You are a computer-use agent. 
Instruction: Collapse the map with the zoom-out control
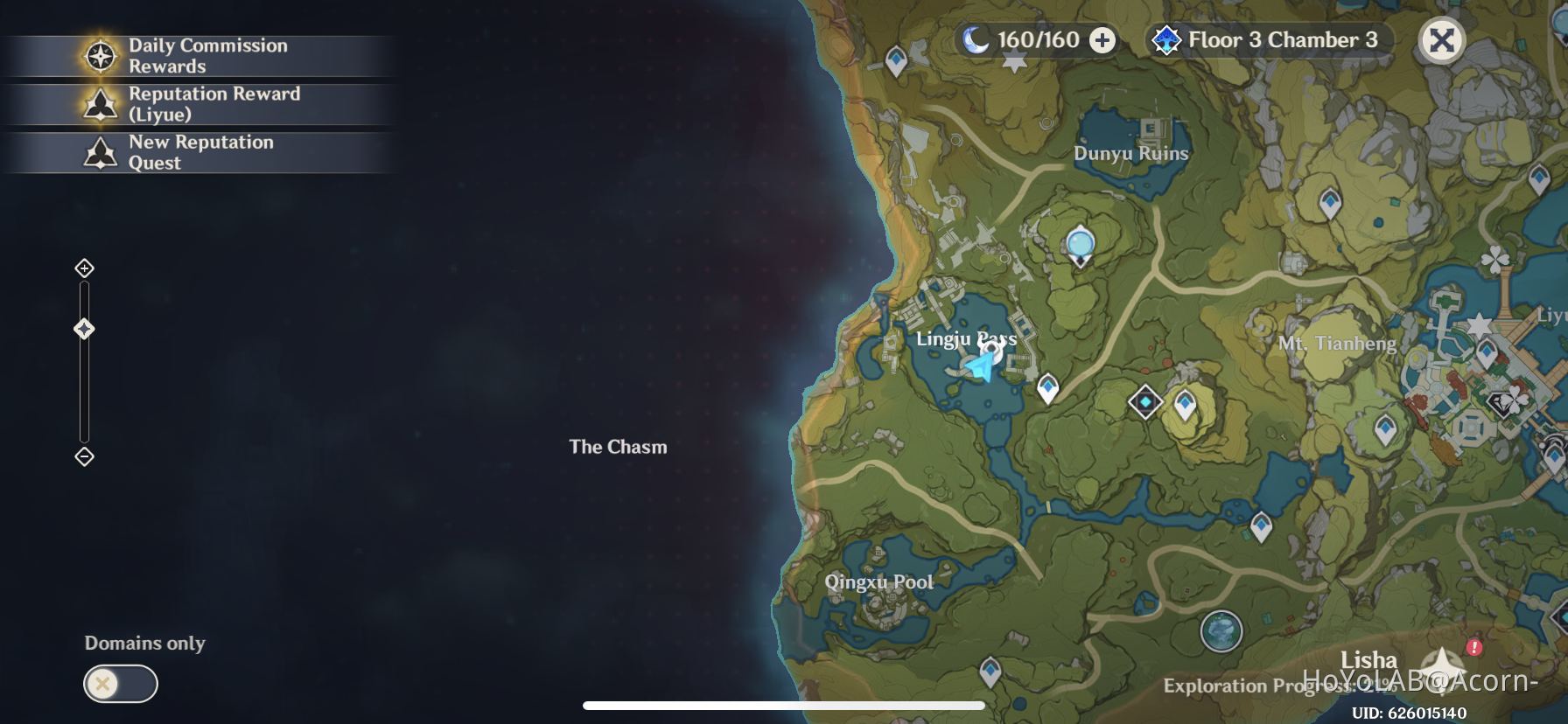tap(84, 456)
